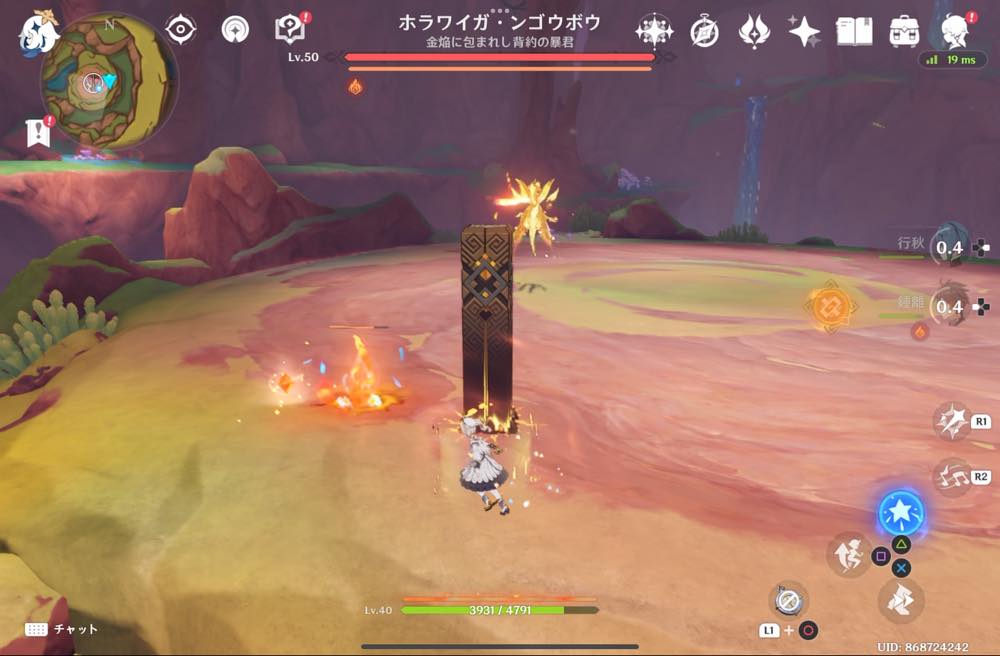1000x656 pixels.
Task: Switch to party member 鍾離
Action: pos(948,306)
